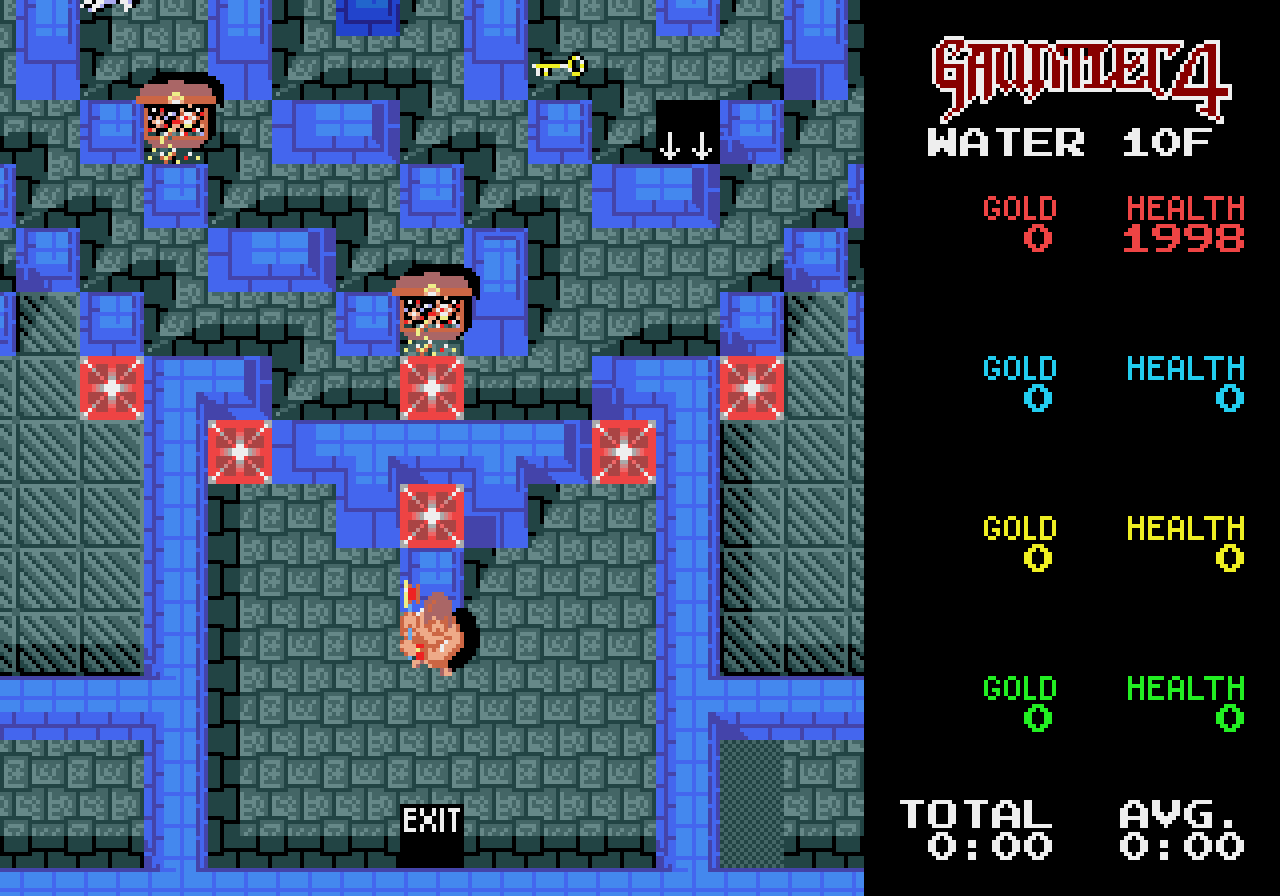This screenshot has width=1280, height=896.
Task: Select the cyan HEALTH zero value
Action: 1226,398
